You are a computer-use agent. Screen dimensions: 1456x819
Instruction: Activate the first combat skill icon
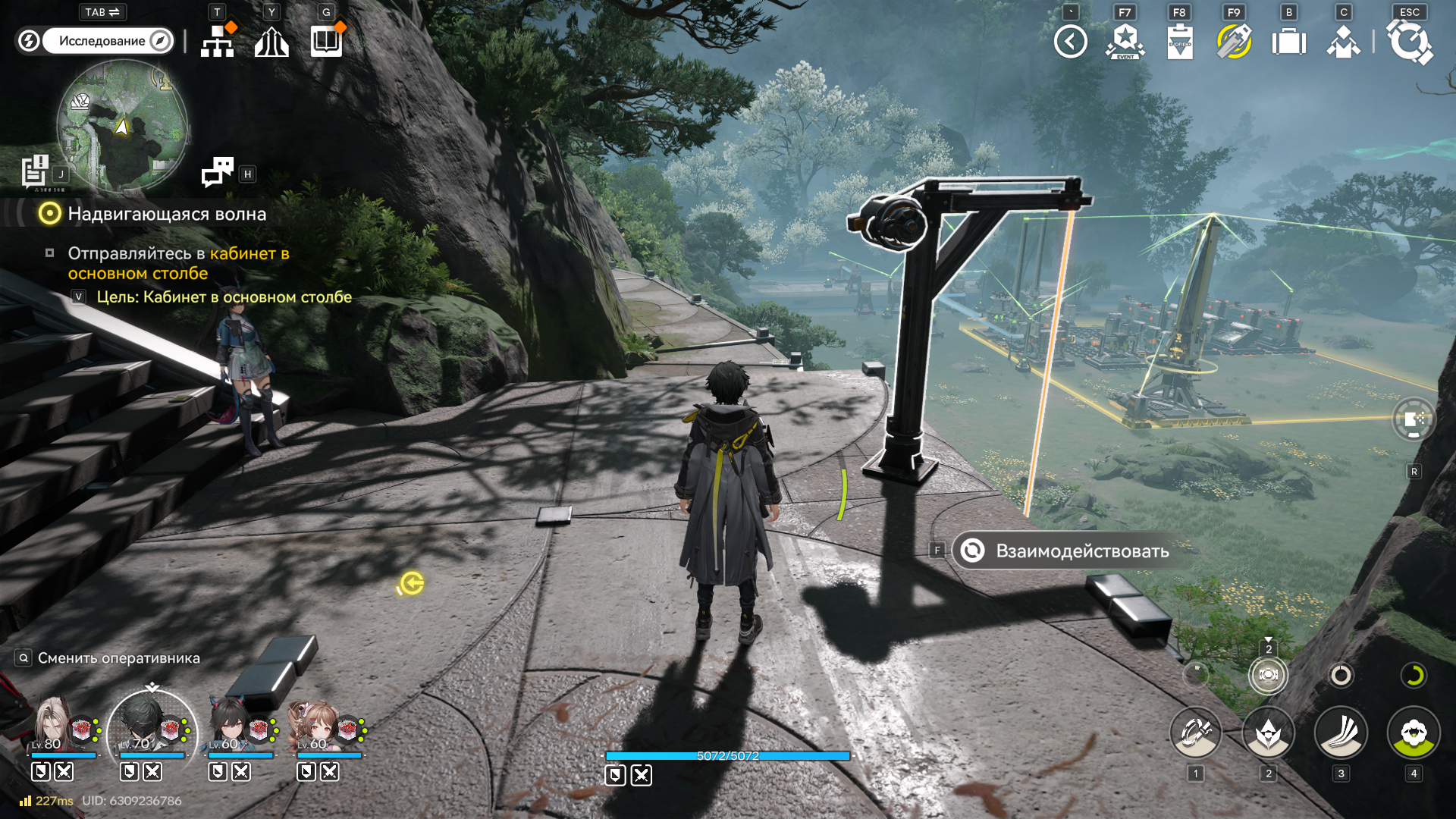coord(1195,733)
